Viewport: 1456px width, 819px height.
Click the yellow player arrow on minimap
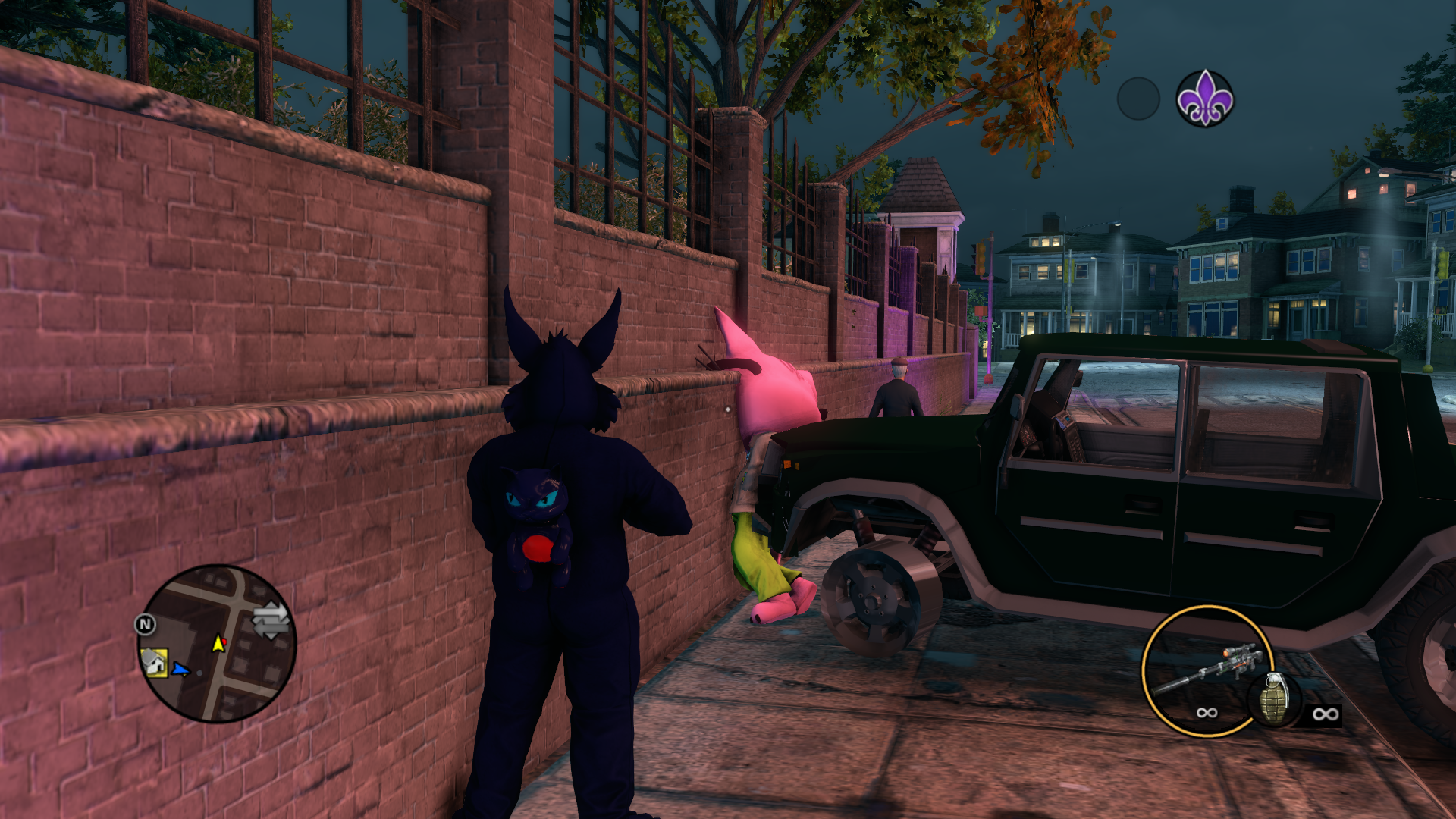218,644
